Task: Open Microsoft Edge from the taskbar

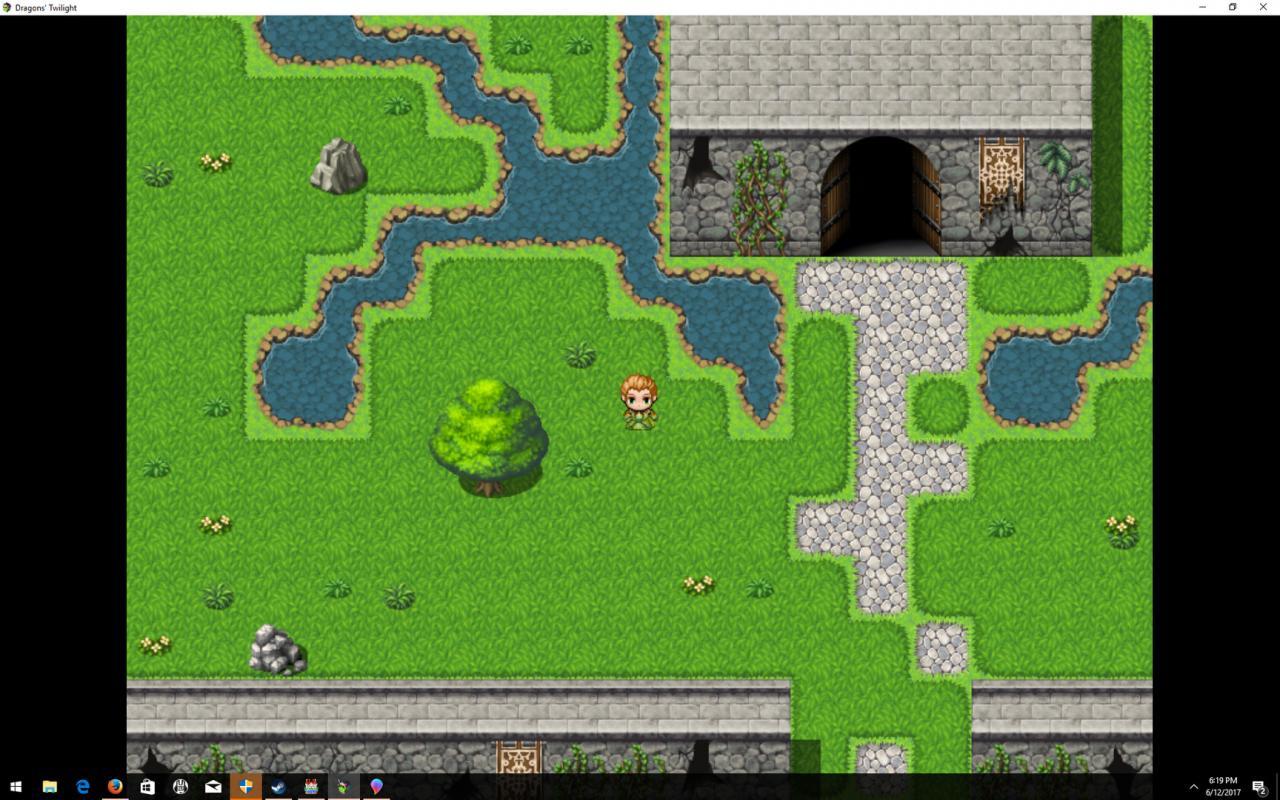Action: pos(82,785)
